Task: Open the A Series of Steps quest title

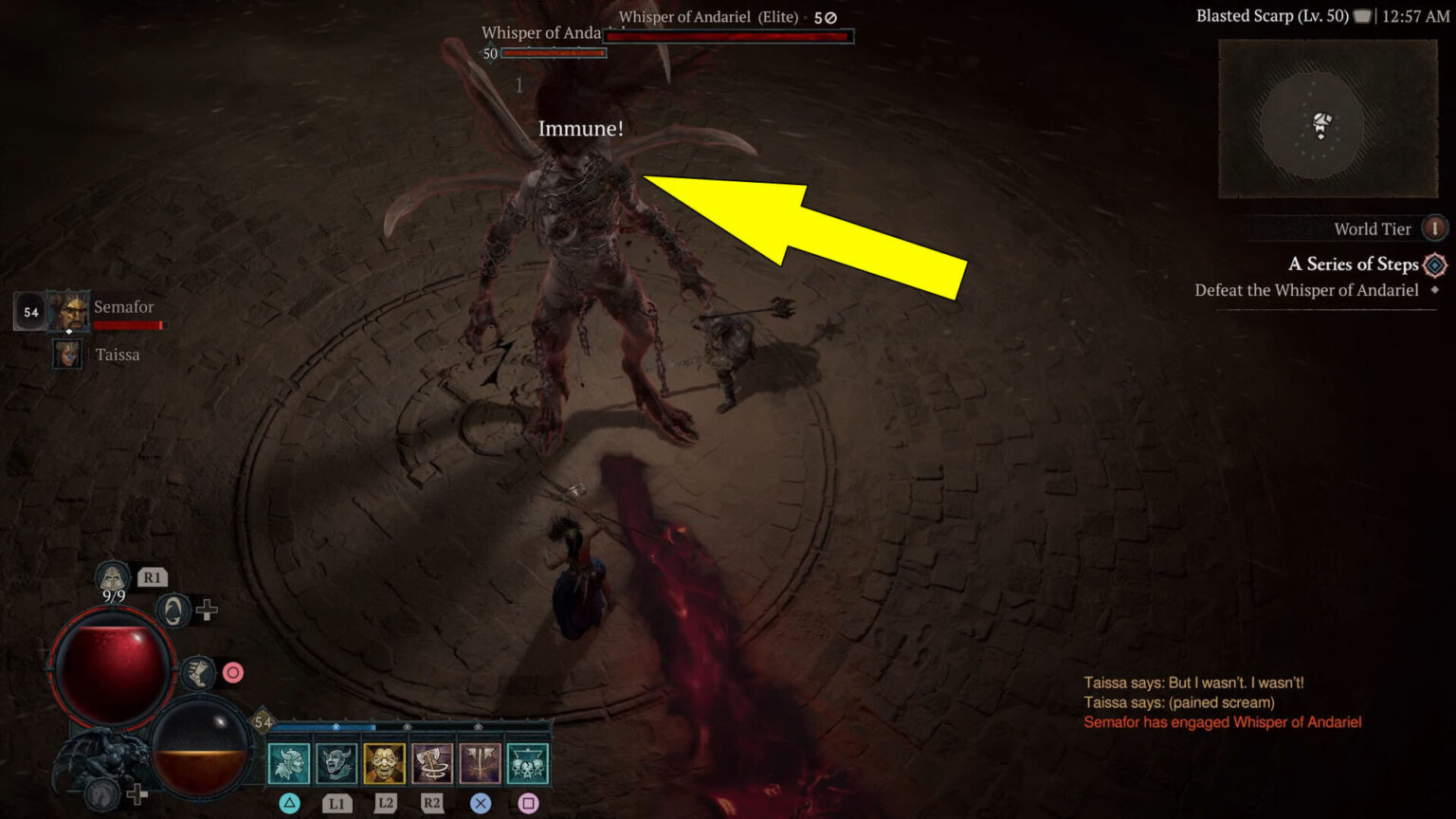Action: point(1351,264)
